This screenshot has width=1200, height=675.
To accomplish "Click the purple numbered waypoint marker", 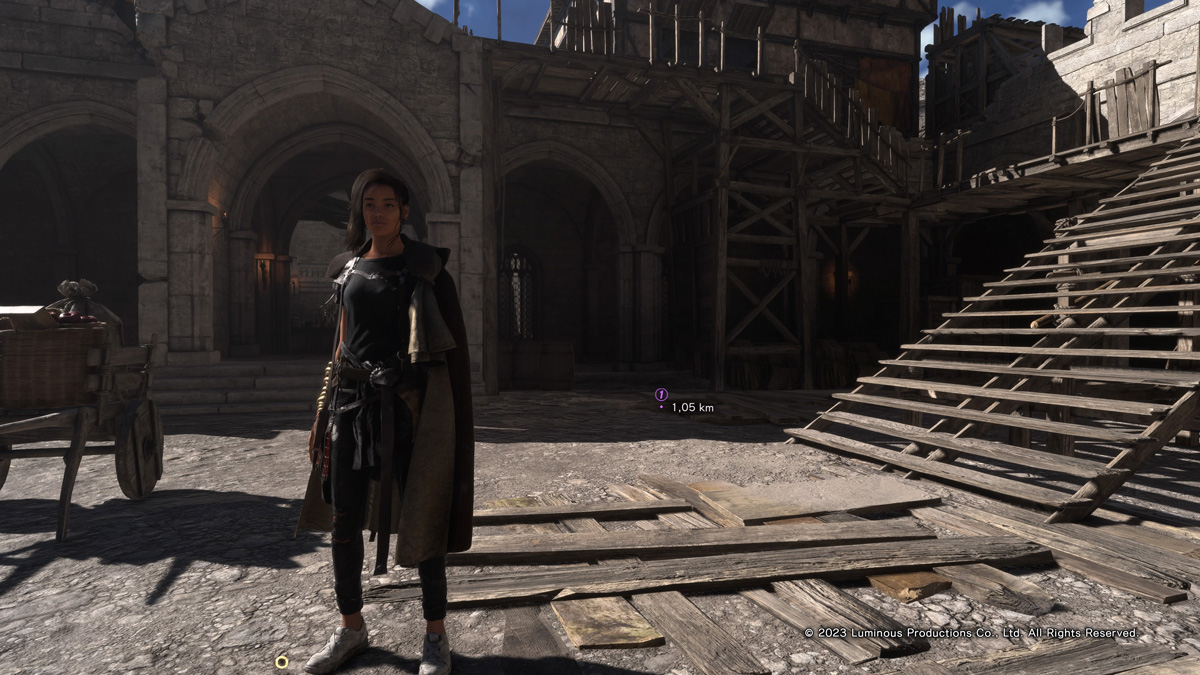I will (661, 394).
